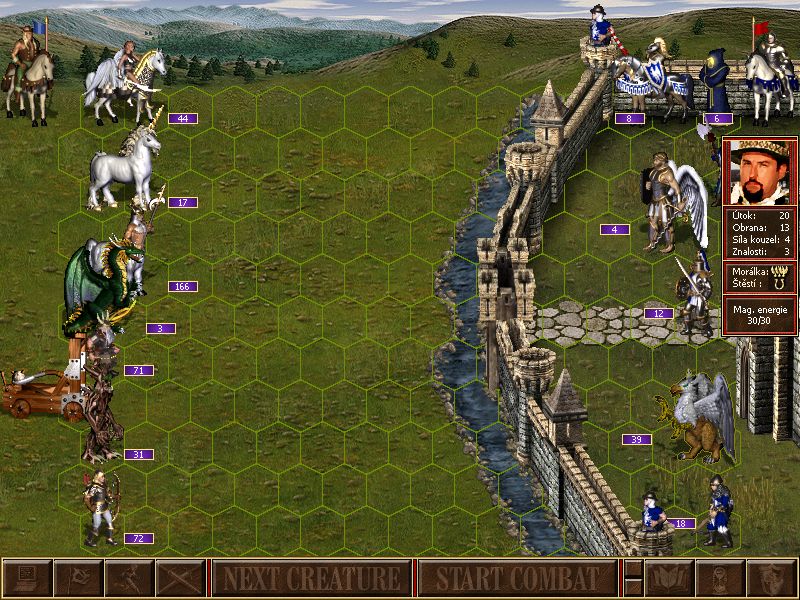Select the hourglass wait button
800x600 pixels.
coord(718,578)
